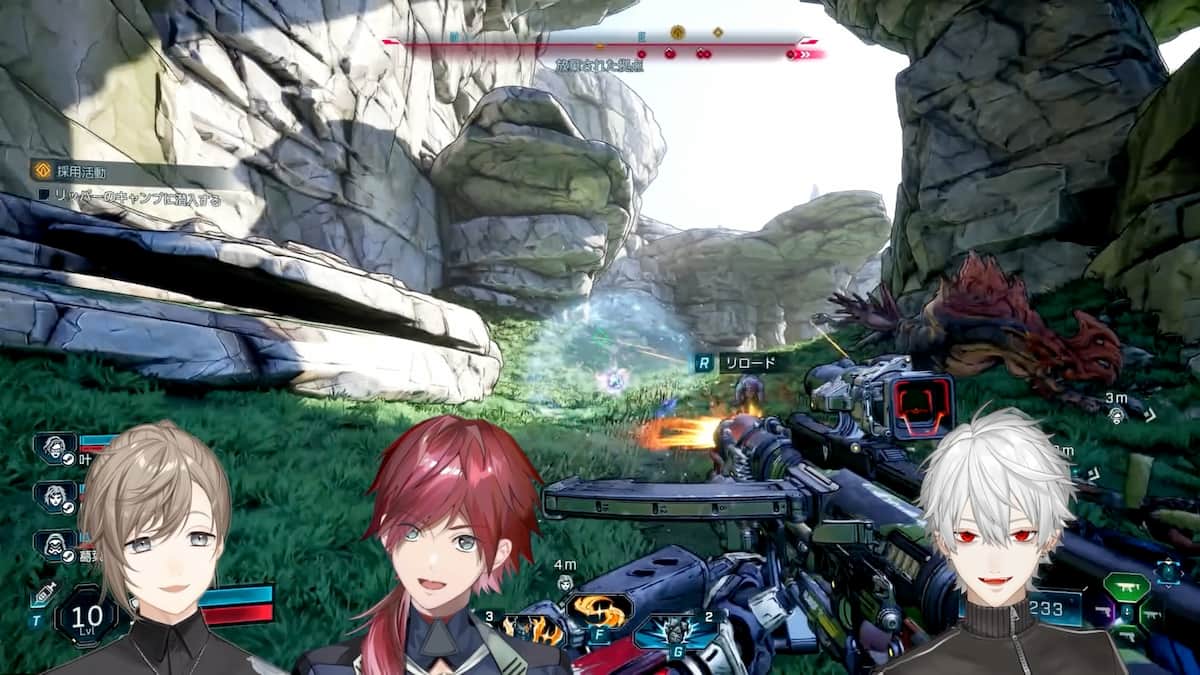Open the 採用活動 quest tracker
Viewport: 1200px width, 675px height.
pos(74,171)
